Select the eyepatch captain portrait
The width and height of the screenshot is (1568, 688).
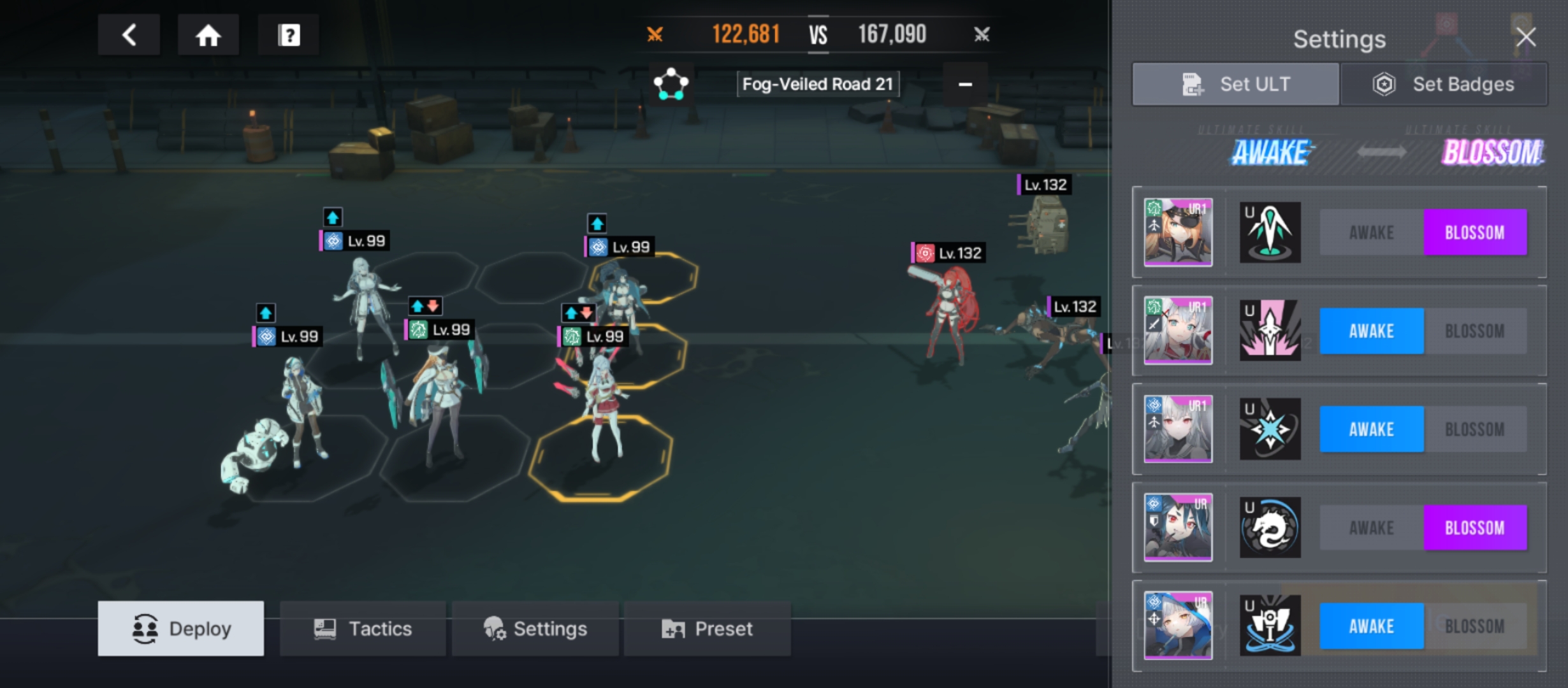[x=1178, y=233]
